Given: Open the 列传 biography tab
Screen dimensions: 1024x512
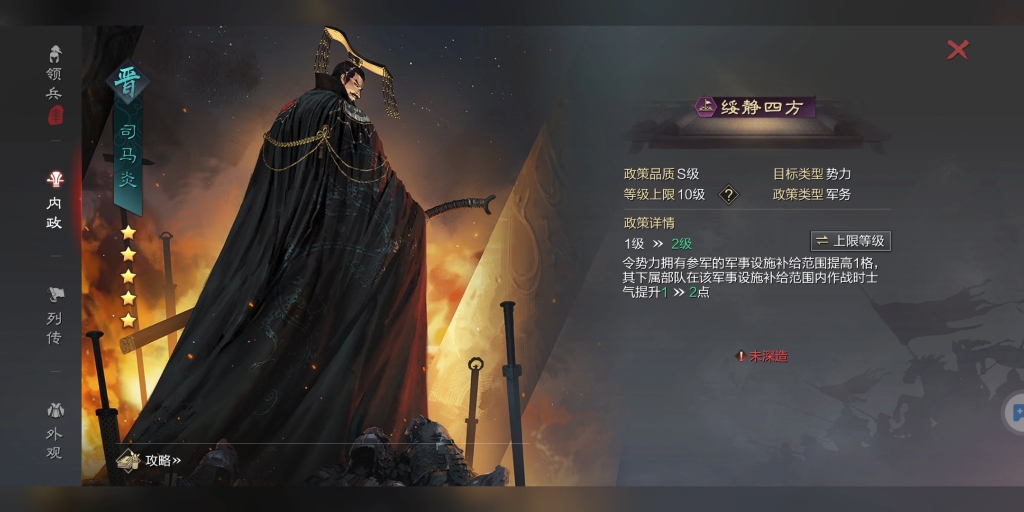Looking at the screenshot, I should coord(54,317).
